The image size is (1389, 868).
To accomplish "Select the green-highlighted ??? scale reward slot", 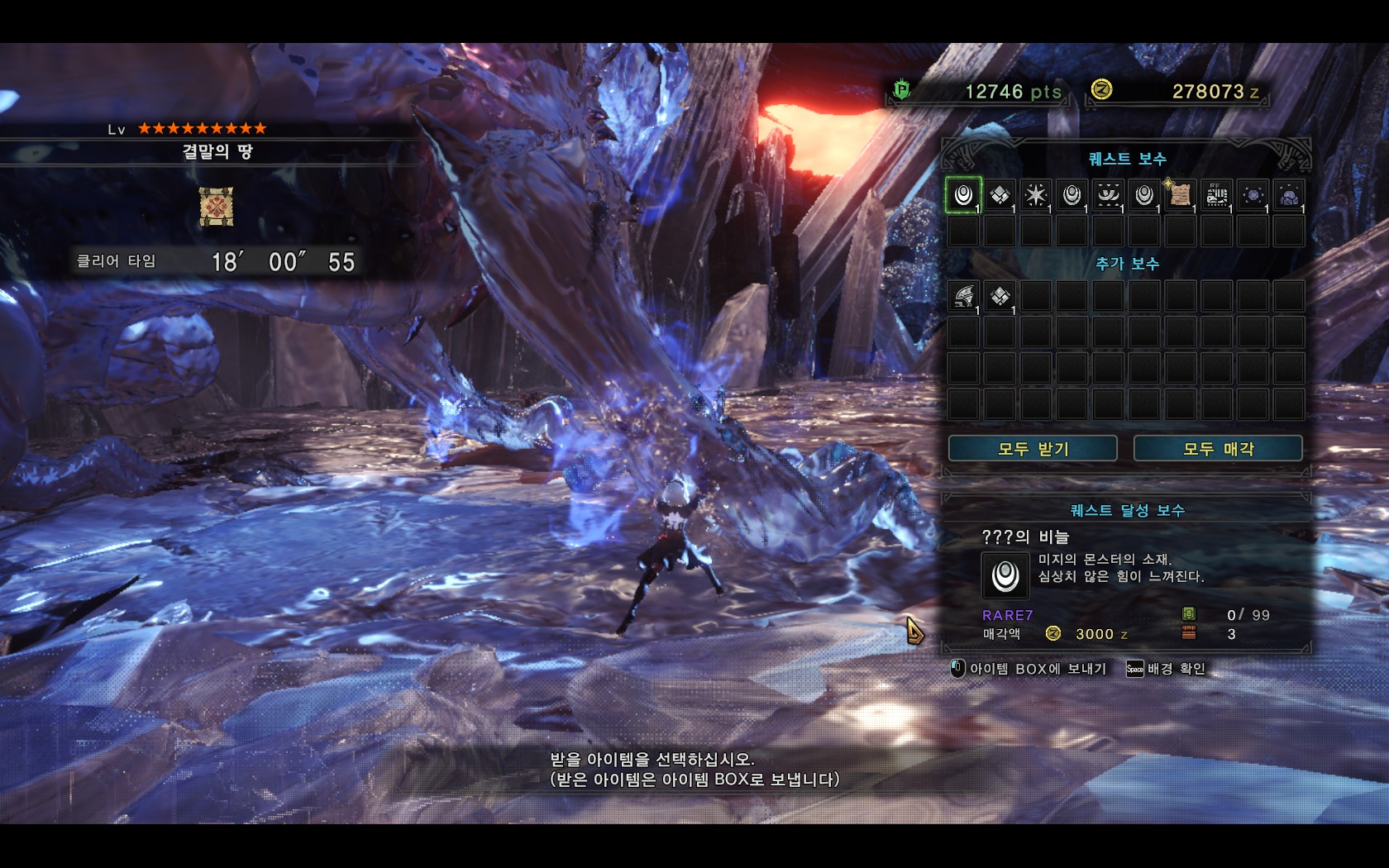I will pyautogui.click(x=963, y=195).
